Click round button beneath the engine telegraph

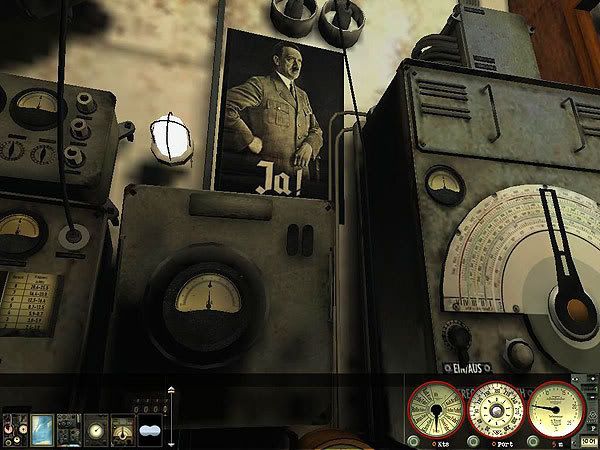tap(413, 440)
